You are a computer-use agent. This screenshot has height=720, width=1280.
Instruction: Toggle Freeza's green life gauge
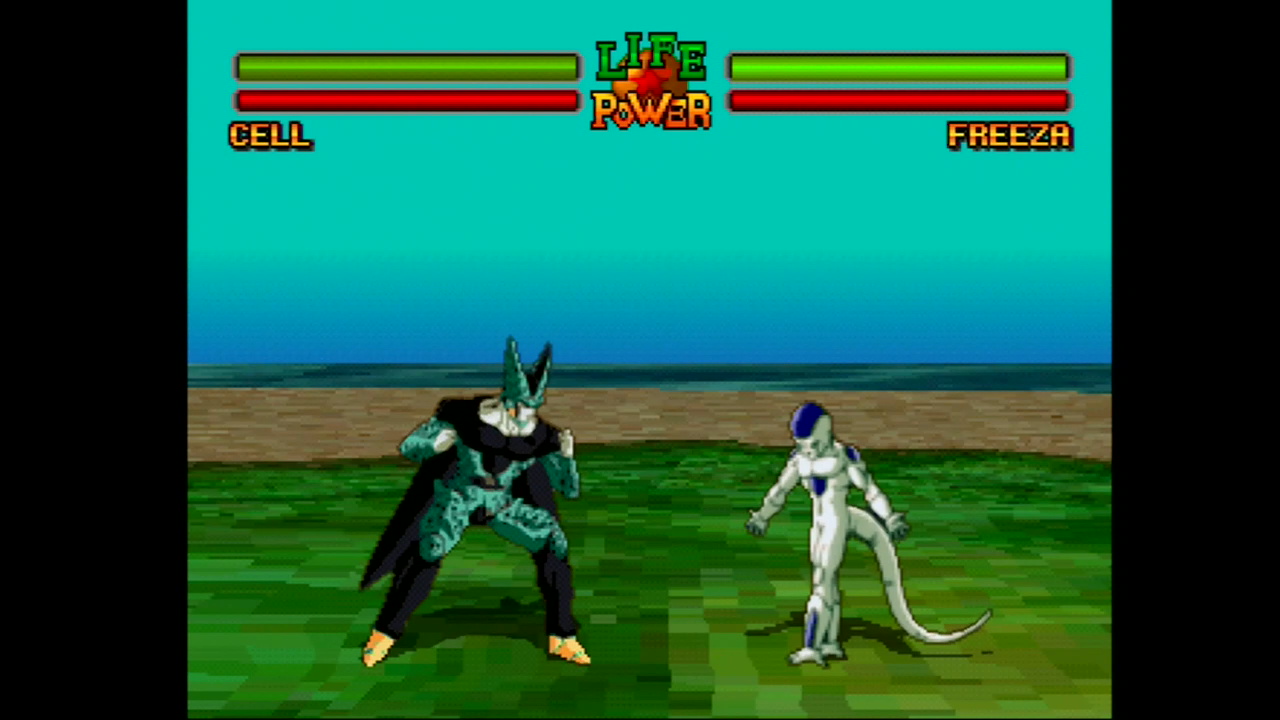898,66
